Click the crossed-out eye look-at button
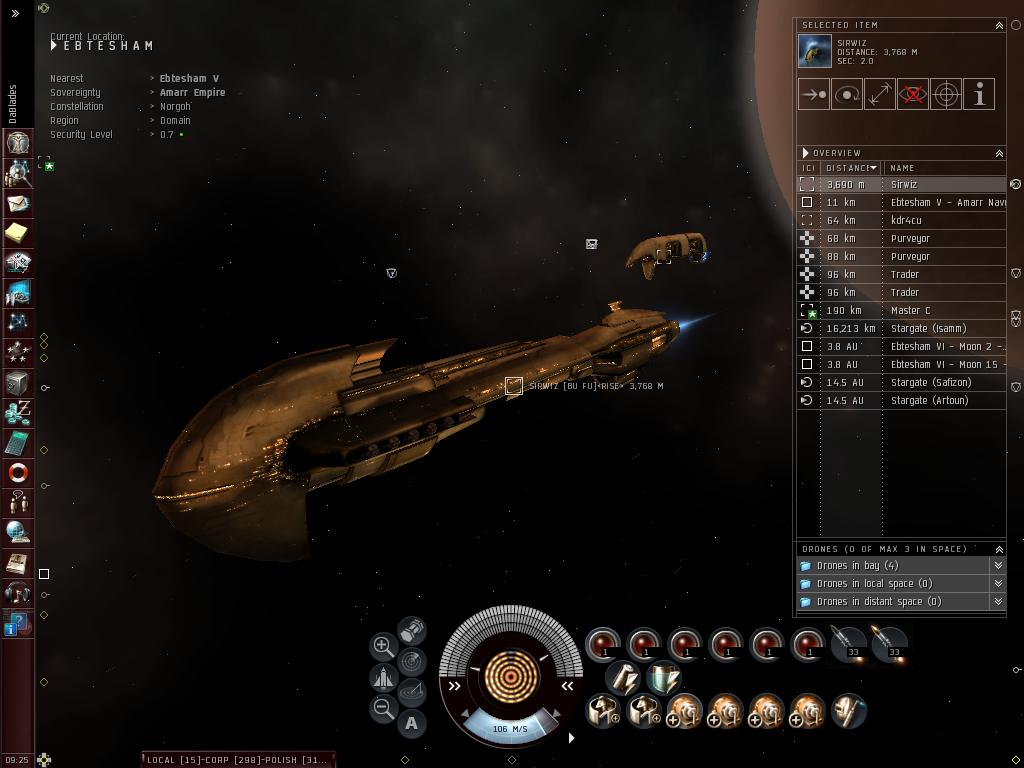The height and width of the screenshot is (768, 1024). (913, 95)
